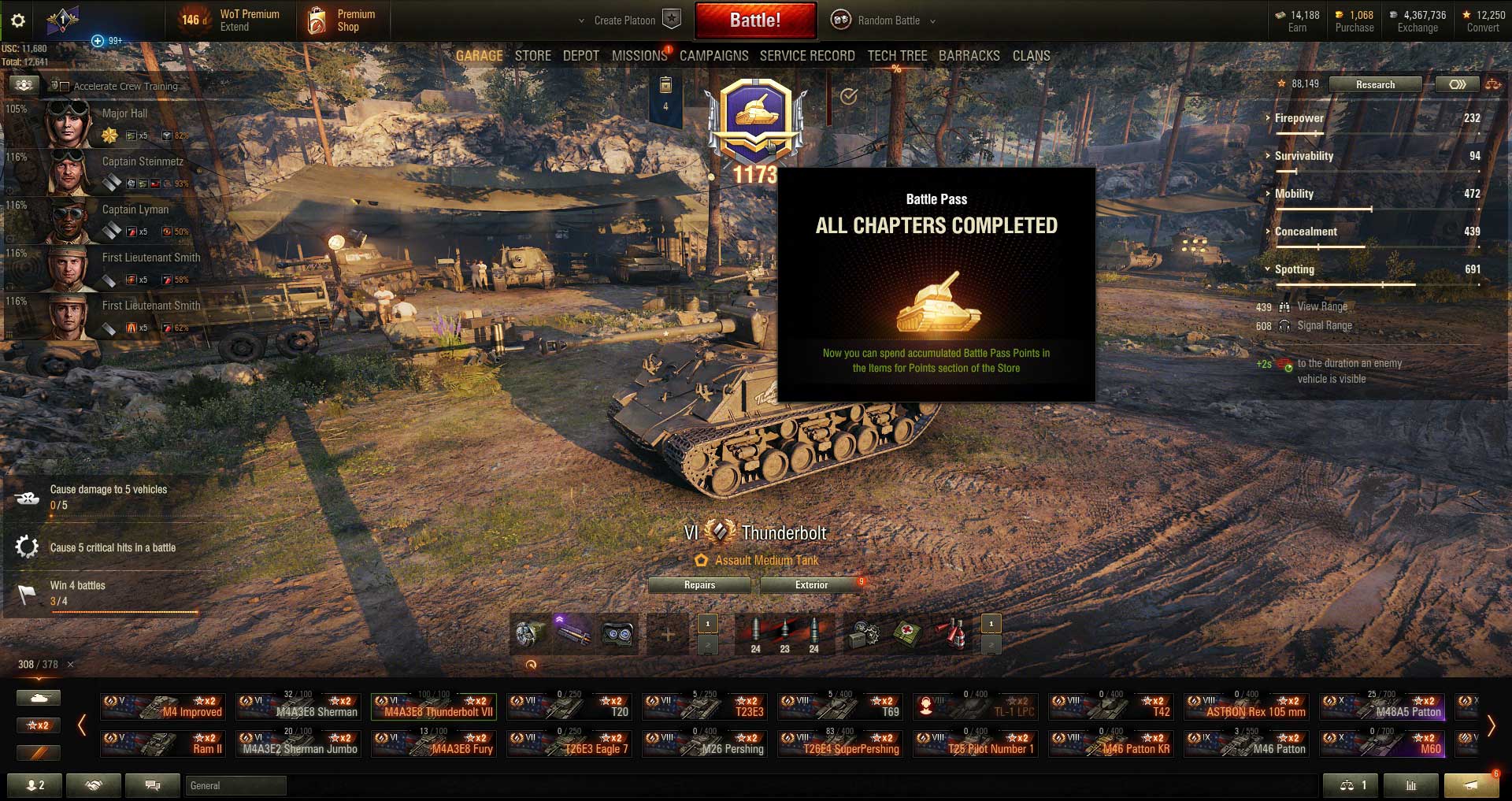Open the settings gear menu

(18, 20)
